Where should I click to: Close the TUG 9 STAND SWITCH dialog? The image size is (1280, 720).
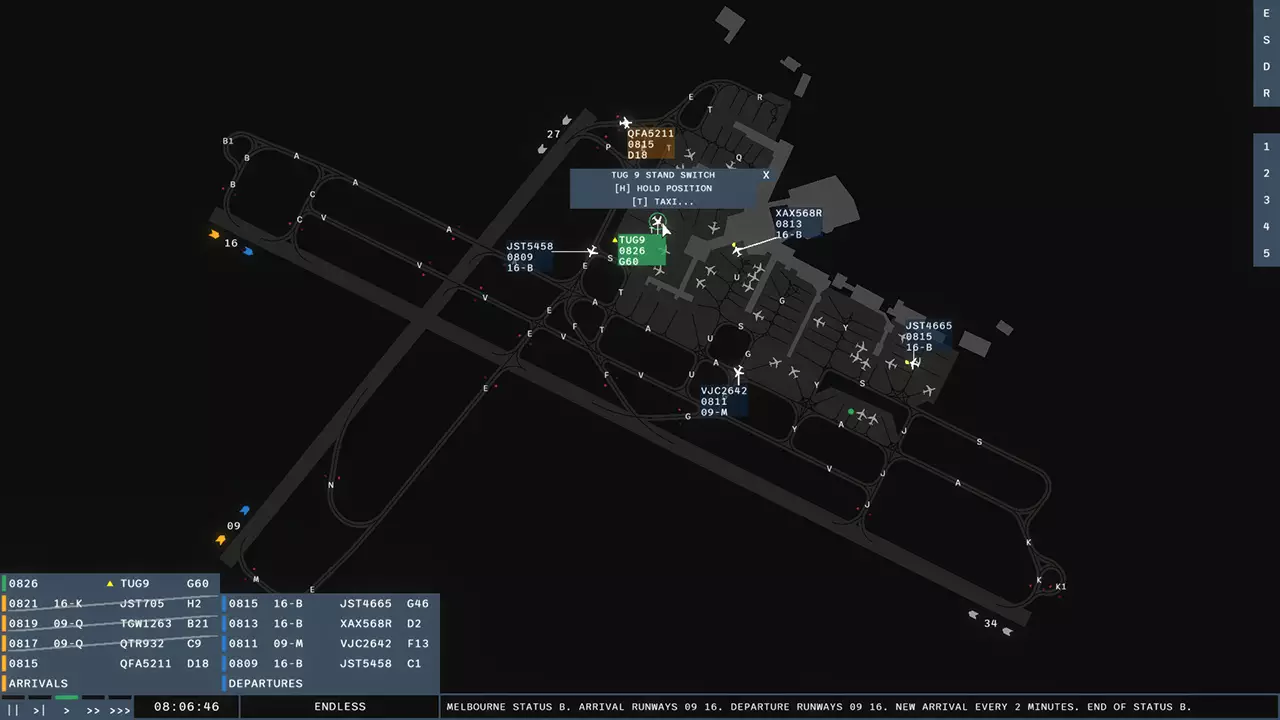(766, 174)
